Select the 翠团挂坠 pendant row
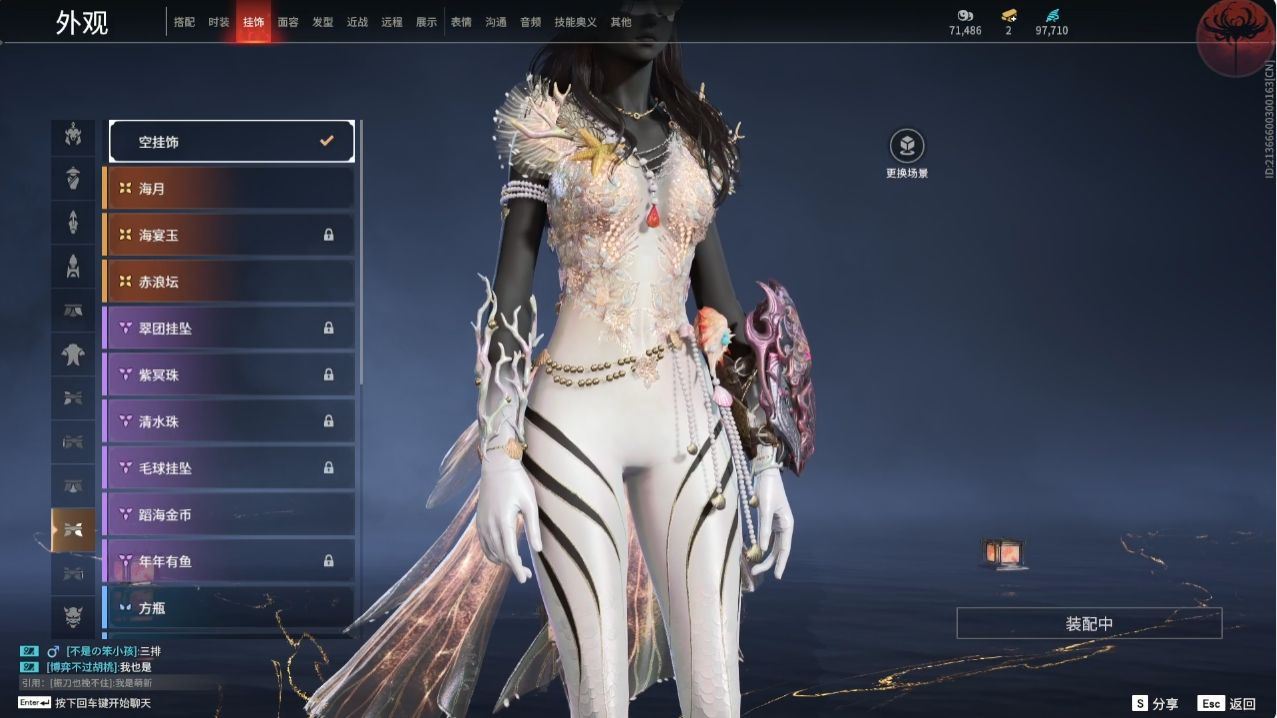The width and height of the screenshot is (1277, 718). coord(229,328)
